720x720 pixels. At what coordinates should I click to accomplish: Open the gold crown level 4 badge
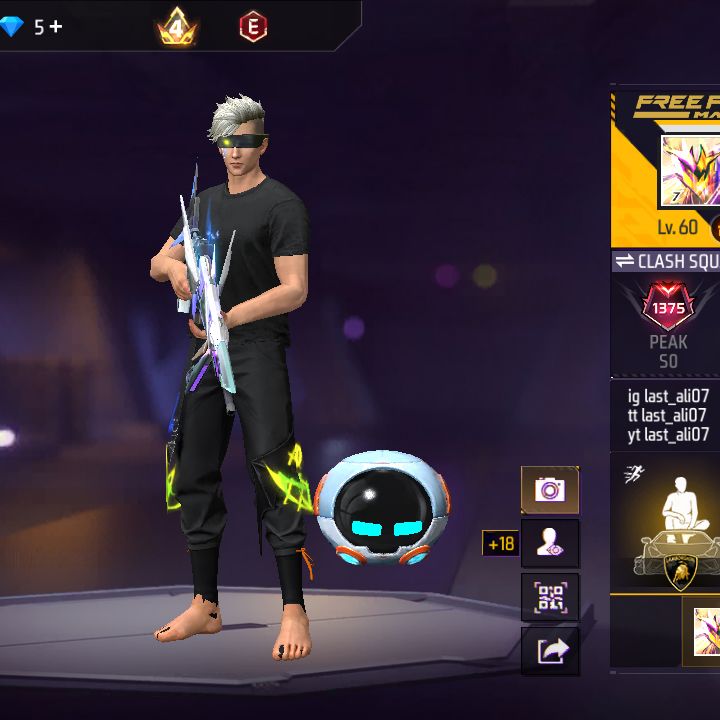point(177,27)
